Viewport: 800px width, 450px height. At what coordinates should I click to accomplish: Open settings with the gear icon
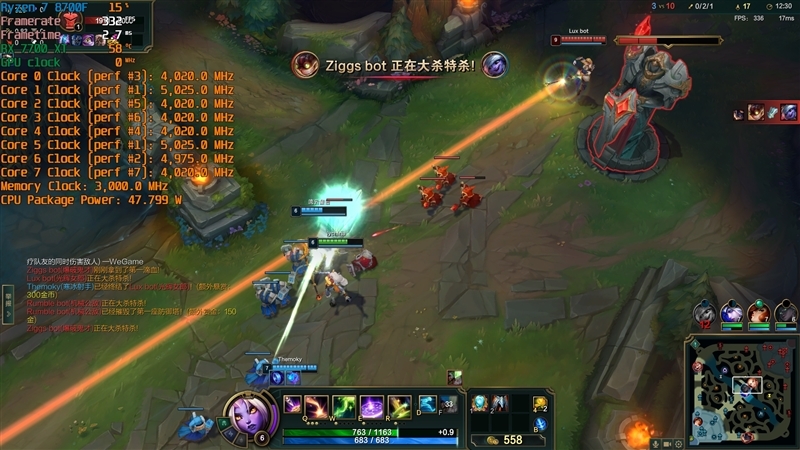pos(680,443)
